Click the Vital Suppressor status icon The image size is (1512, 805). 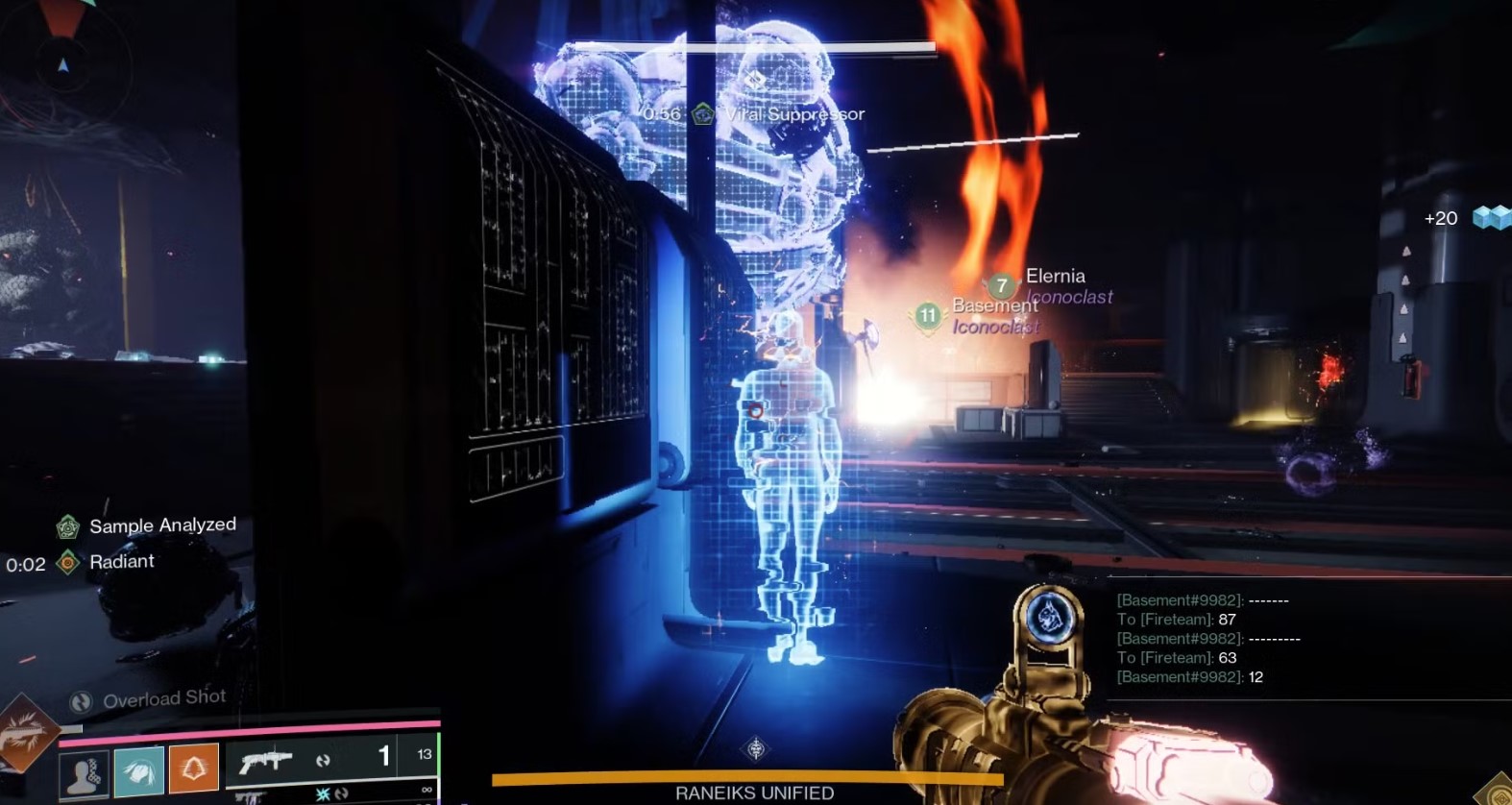(x=703, y=114)
